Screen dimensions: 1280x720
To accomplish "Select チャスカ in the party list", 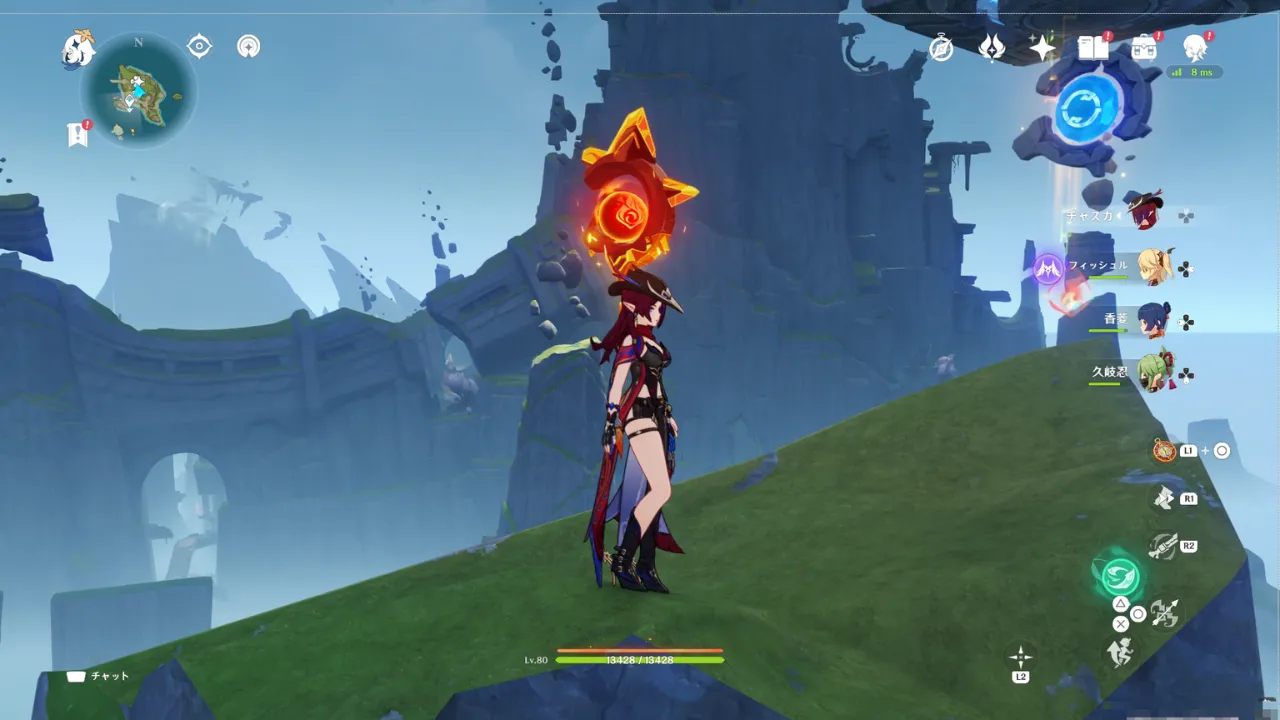I will [x=1140, y=213].
